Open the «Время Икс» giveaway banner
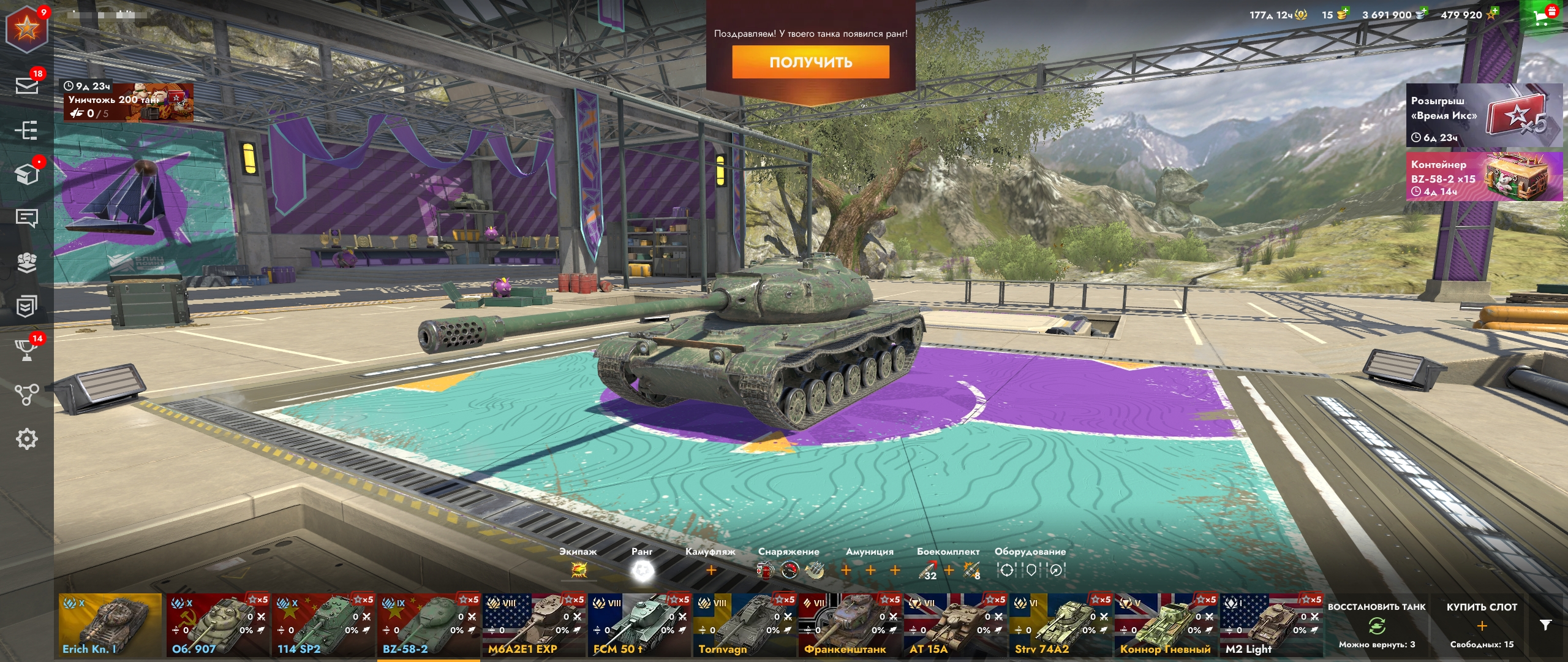Screen dimensions: 1568x662 [1483, 115]
